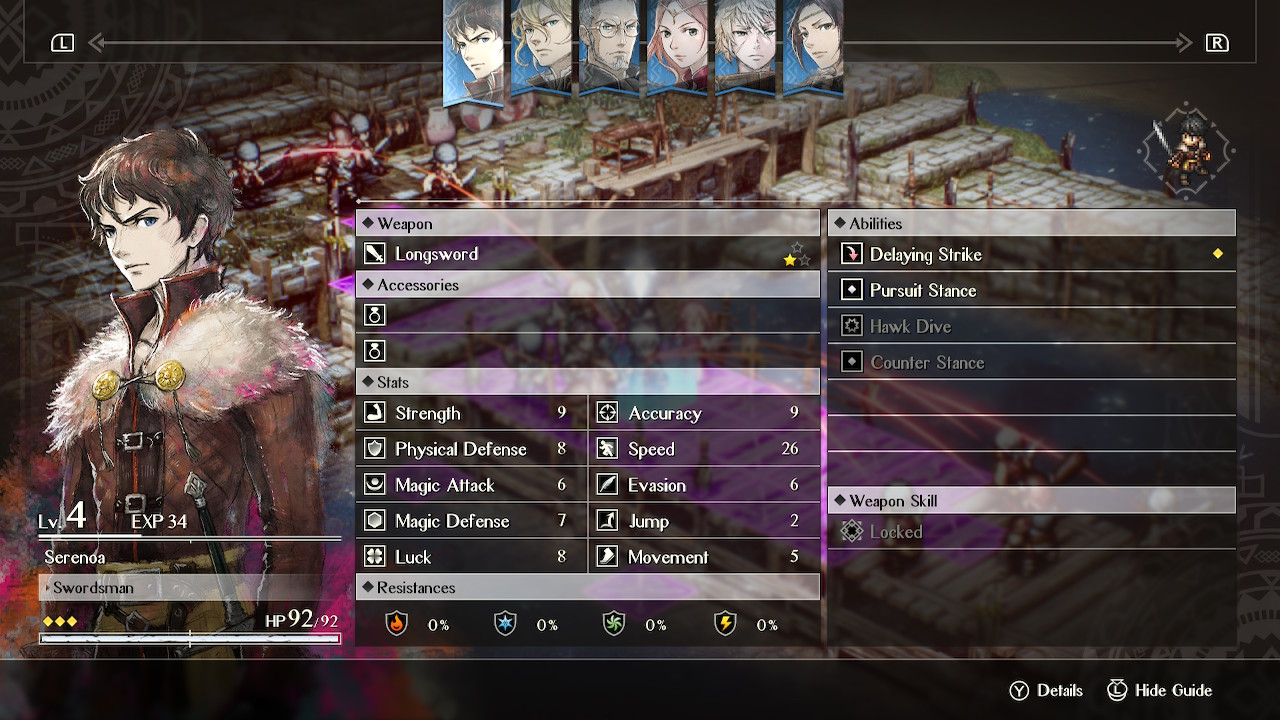Switch to the white-haired character portrait
Viewport: 1280px width, 720px height.
pos(745,47)
